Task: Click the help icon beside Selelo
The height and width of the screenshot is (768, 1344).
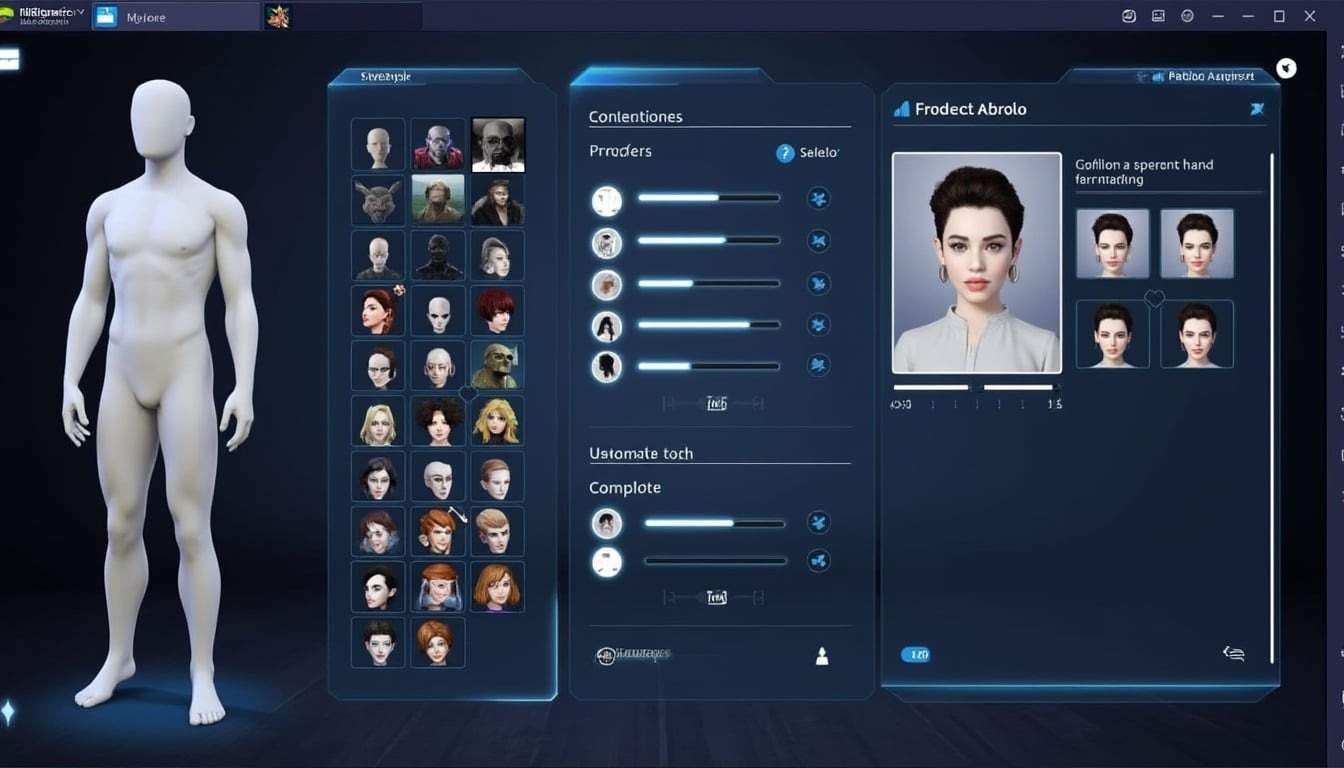Action: [x=785, y=152]
